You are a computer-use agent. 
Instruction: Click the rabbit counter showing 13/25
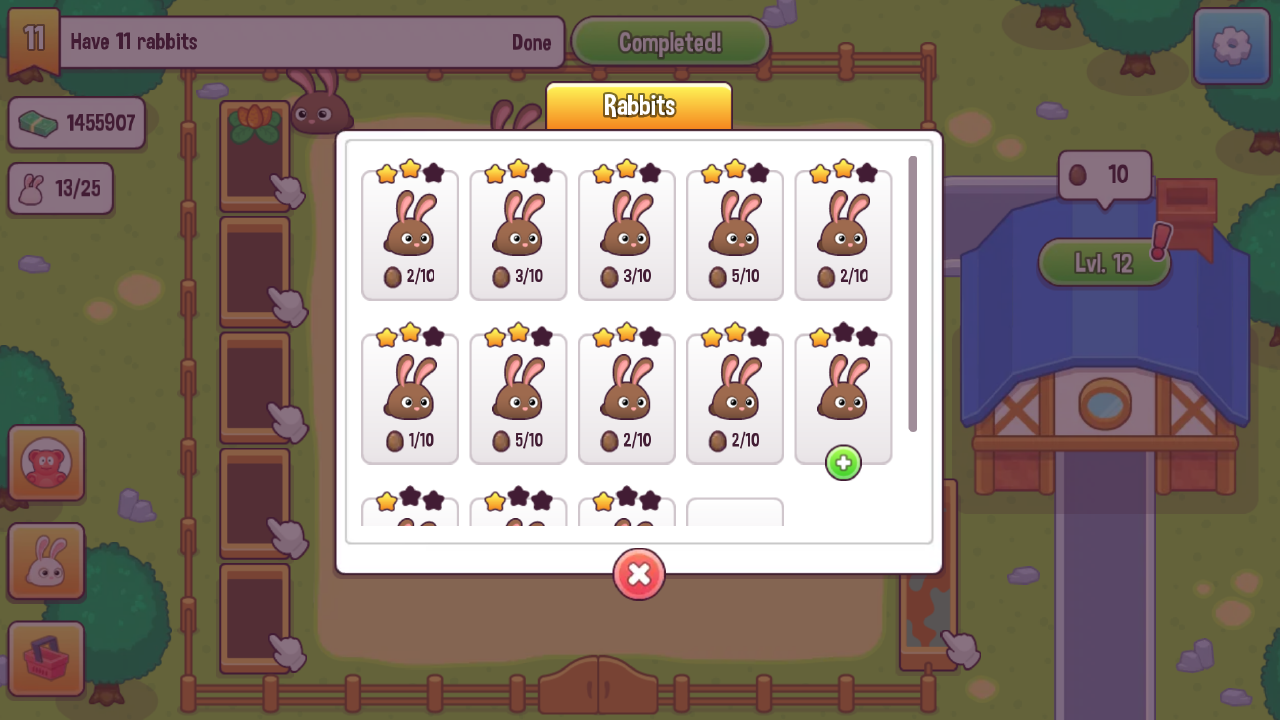(x=60, y=188)
